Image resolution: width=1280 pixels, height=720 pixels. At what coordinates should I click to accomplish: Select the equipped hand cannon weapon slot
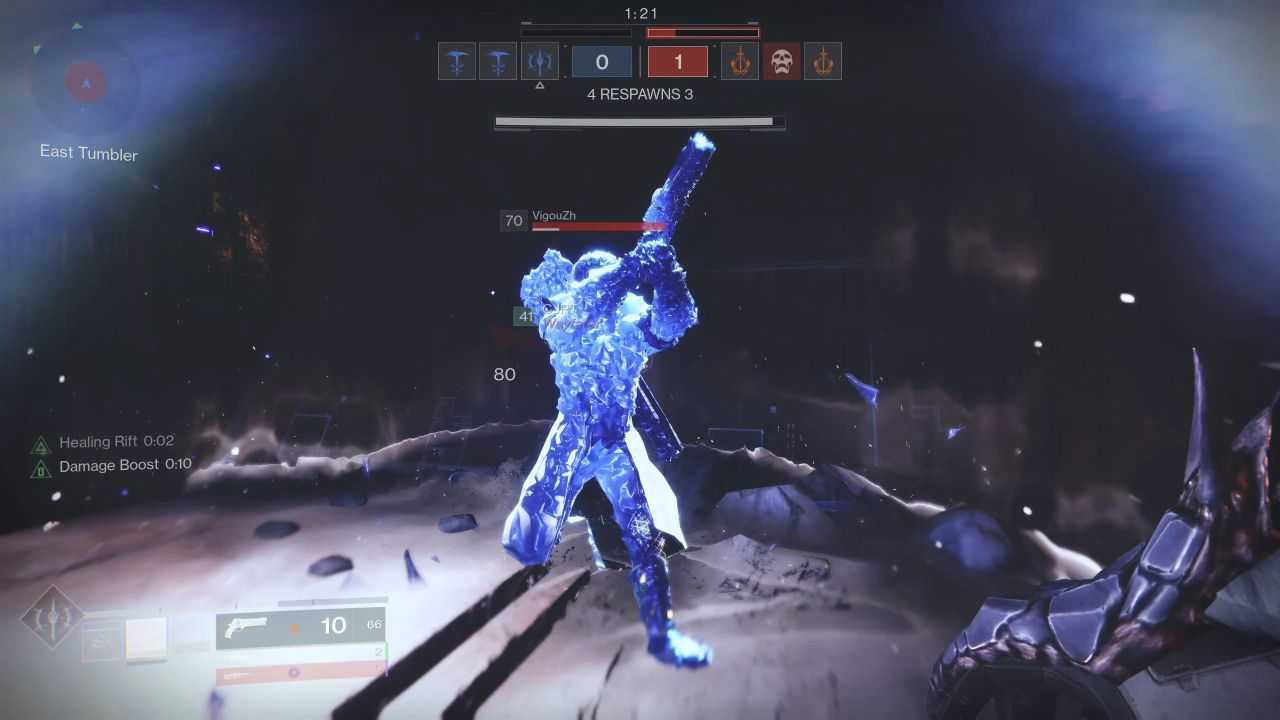point(300,627)
